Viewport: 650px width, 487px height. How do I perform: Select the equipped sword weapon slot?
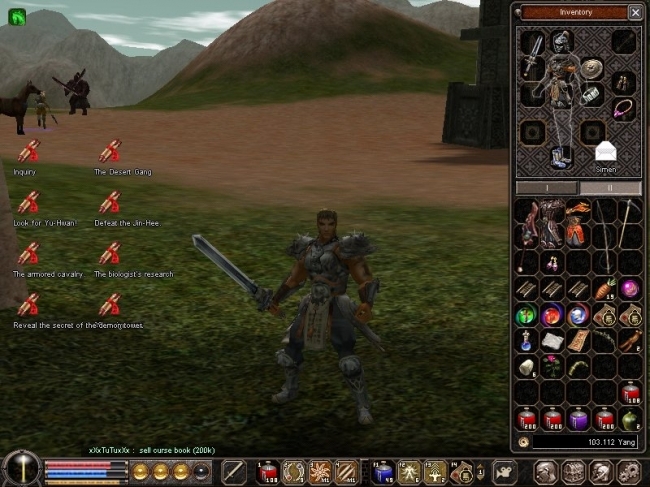(533, 54)
